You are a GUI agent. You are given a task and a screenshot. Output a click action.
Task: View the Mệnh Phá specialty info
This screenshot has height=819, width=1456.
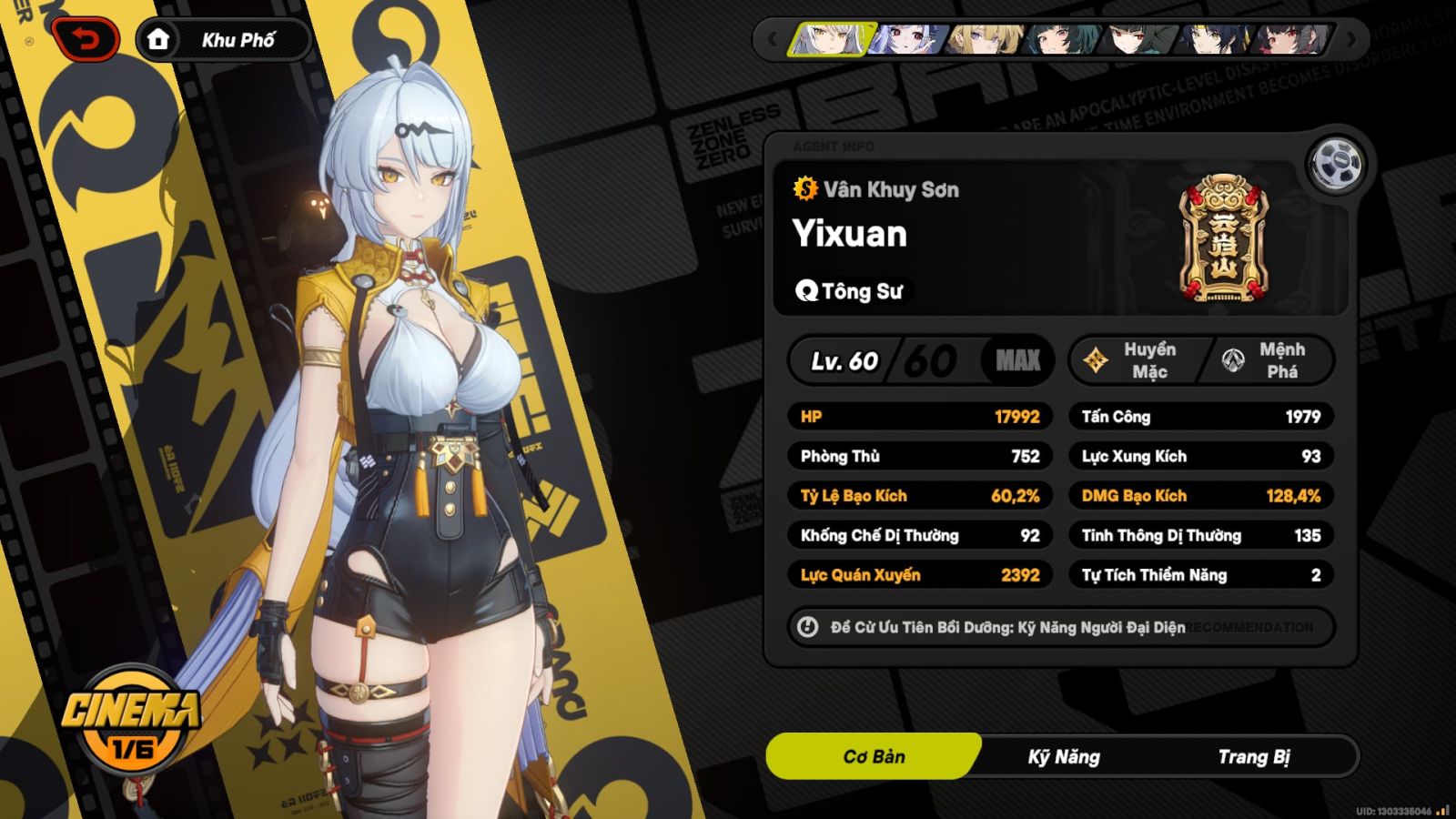click(x=1269, y=360)
